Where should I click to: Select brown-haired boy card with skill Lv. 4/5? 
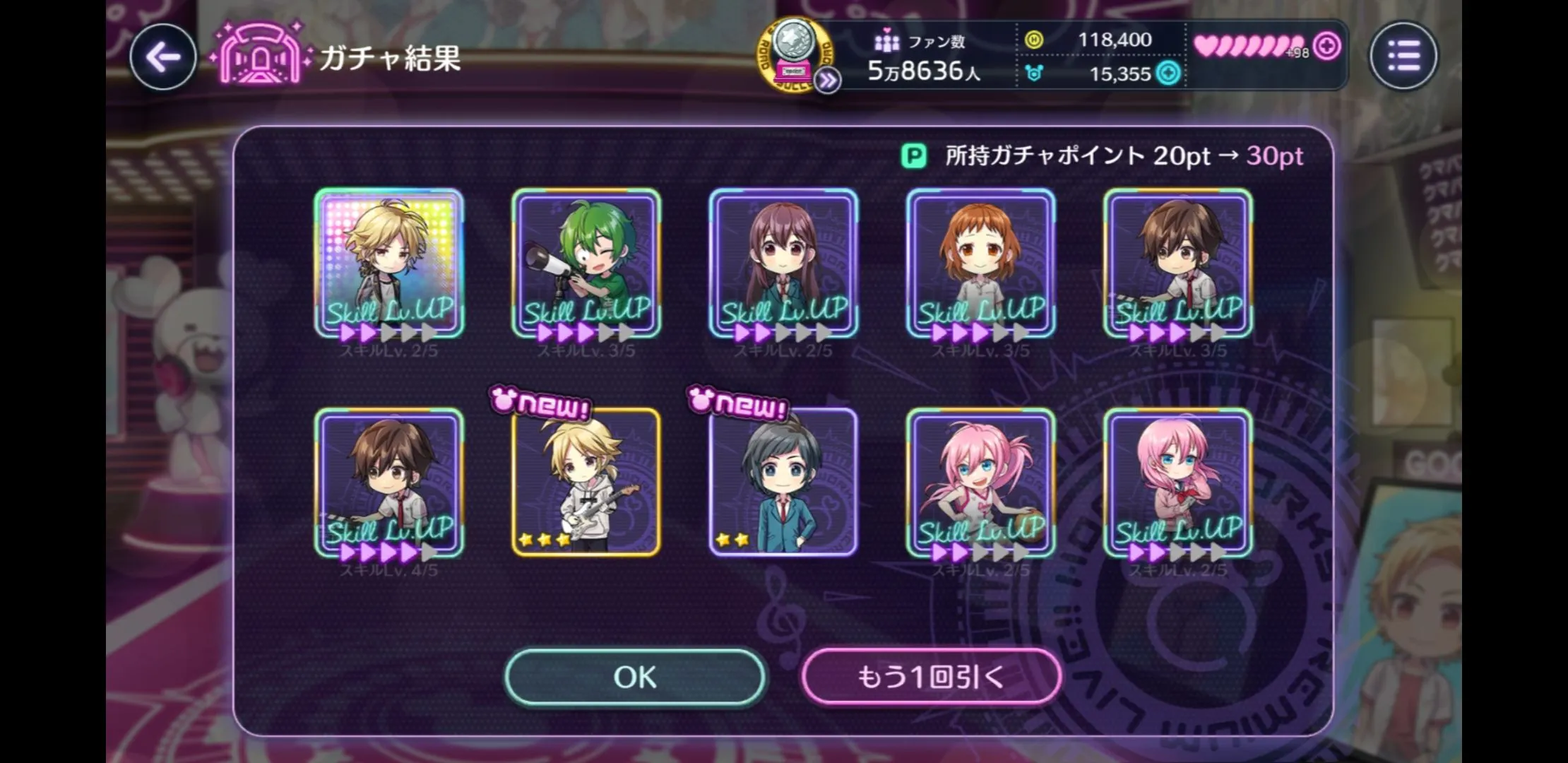389,483
